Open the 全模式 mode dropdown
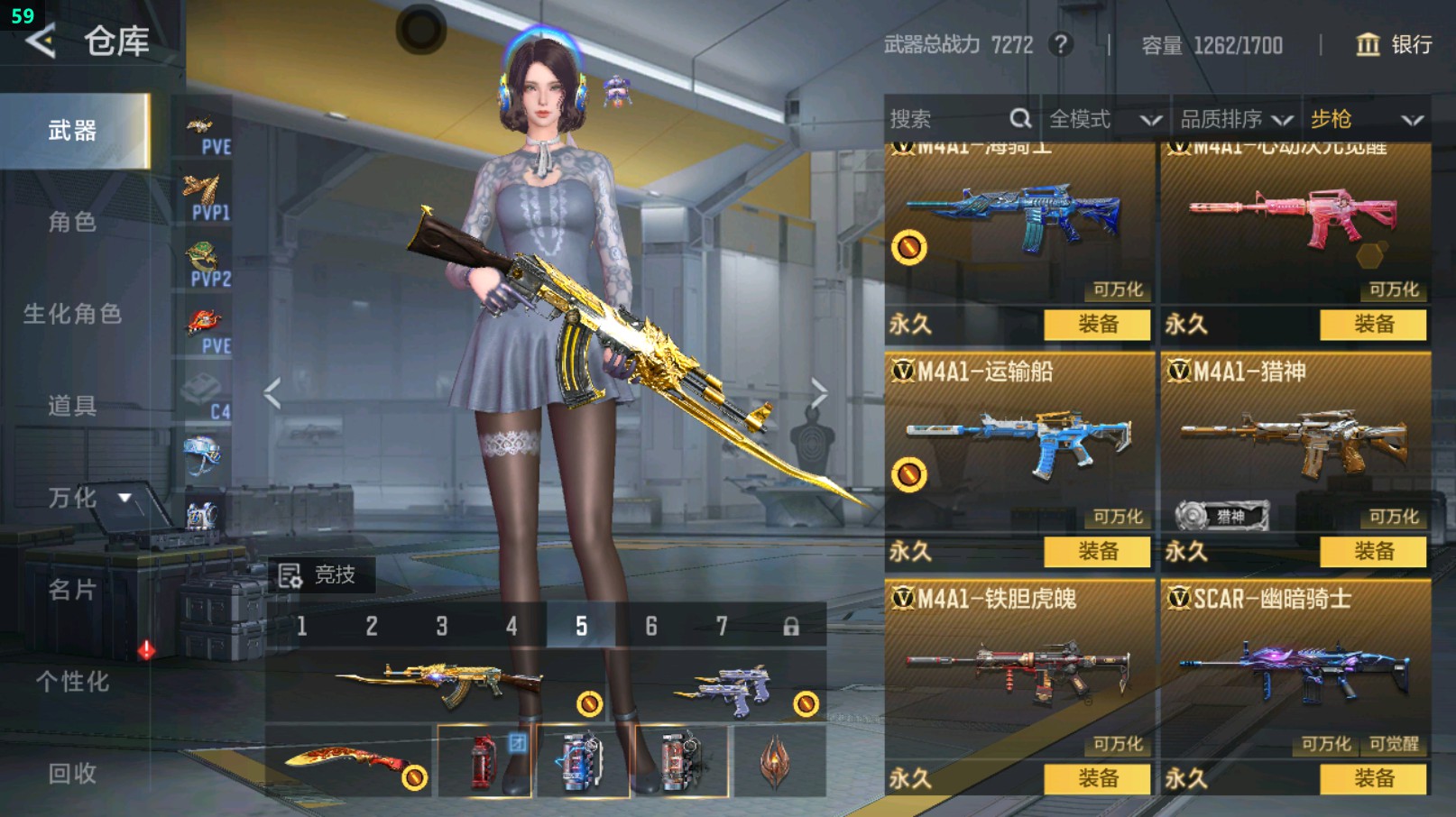1456x817 pixels. (1104, 119)
